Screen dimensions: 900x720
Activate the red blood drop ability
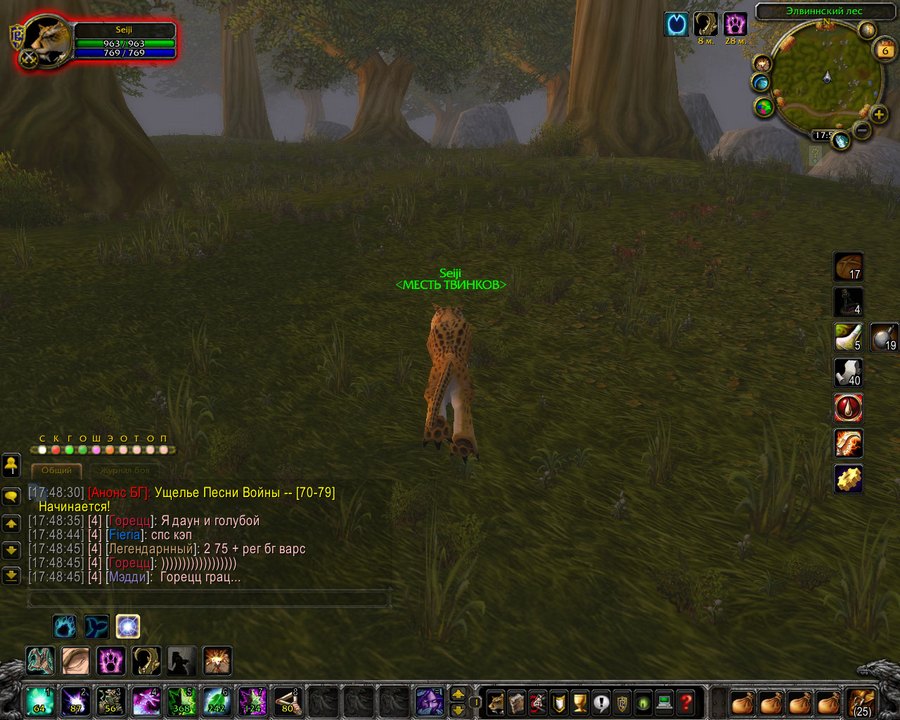click(x=849, y=408)
